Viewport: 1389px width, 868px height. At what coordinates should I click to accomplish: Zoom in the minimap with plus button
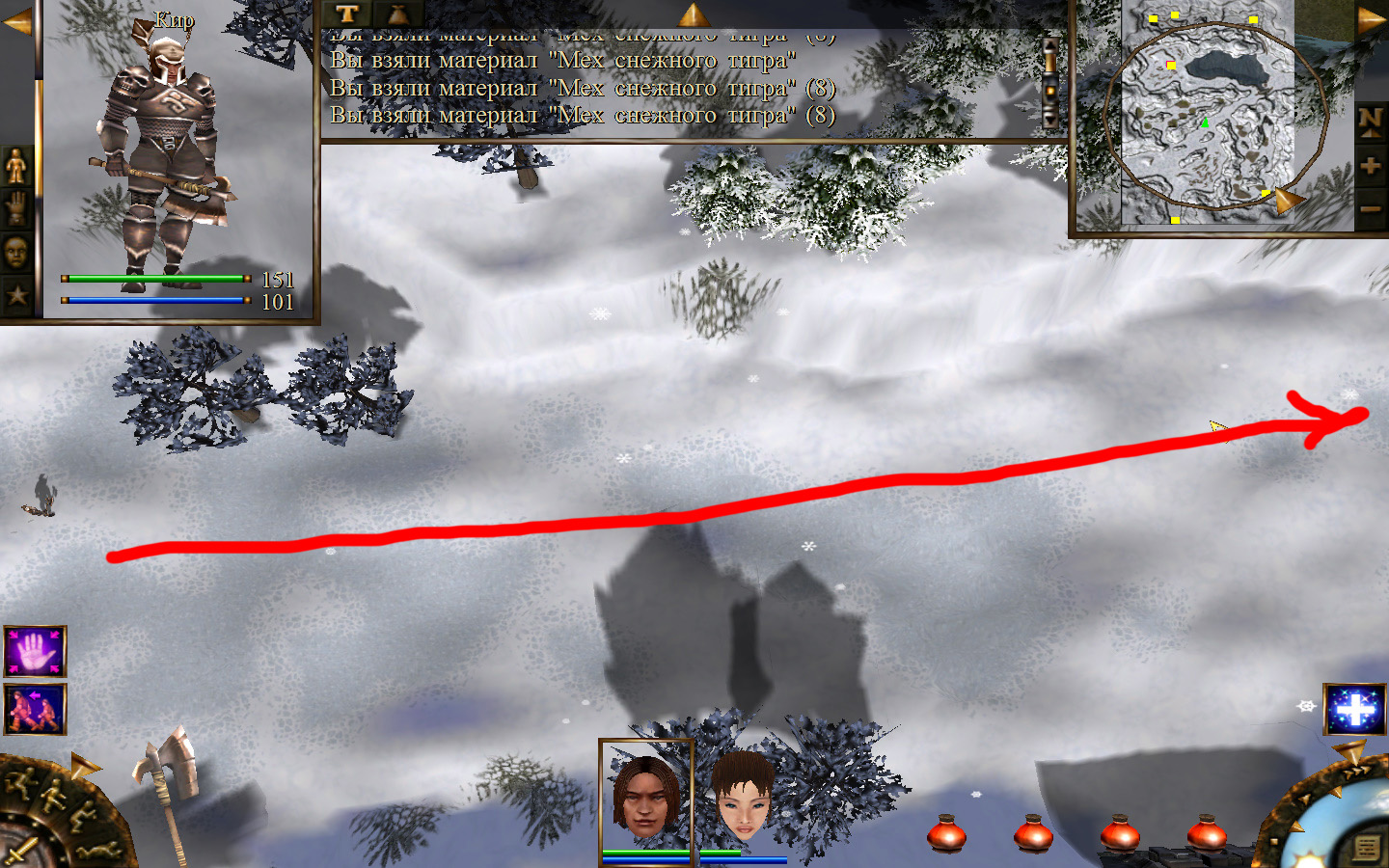[x=1370, y=165]
